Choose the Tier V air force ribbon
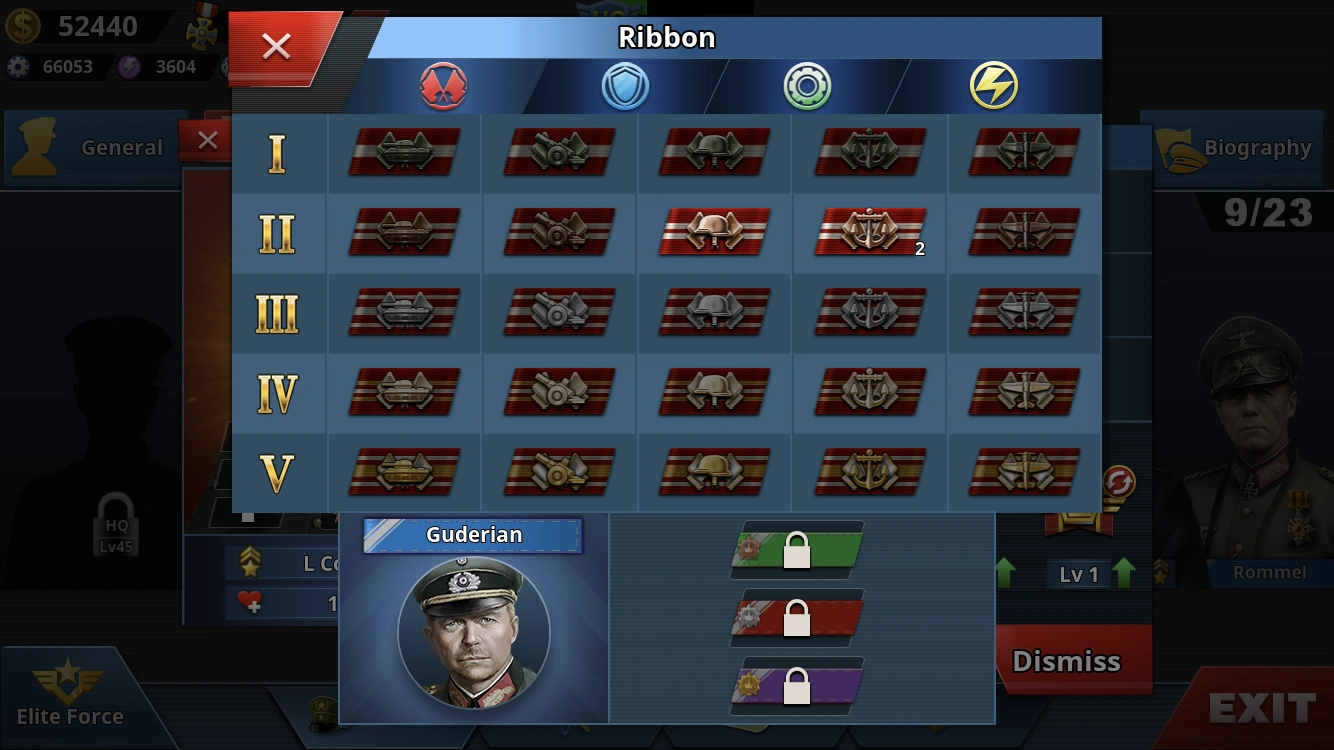This screenshot has width=1334, height=750. click(x=1024, y=472)
